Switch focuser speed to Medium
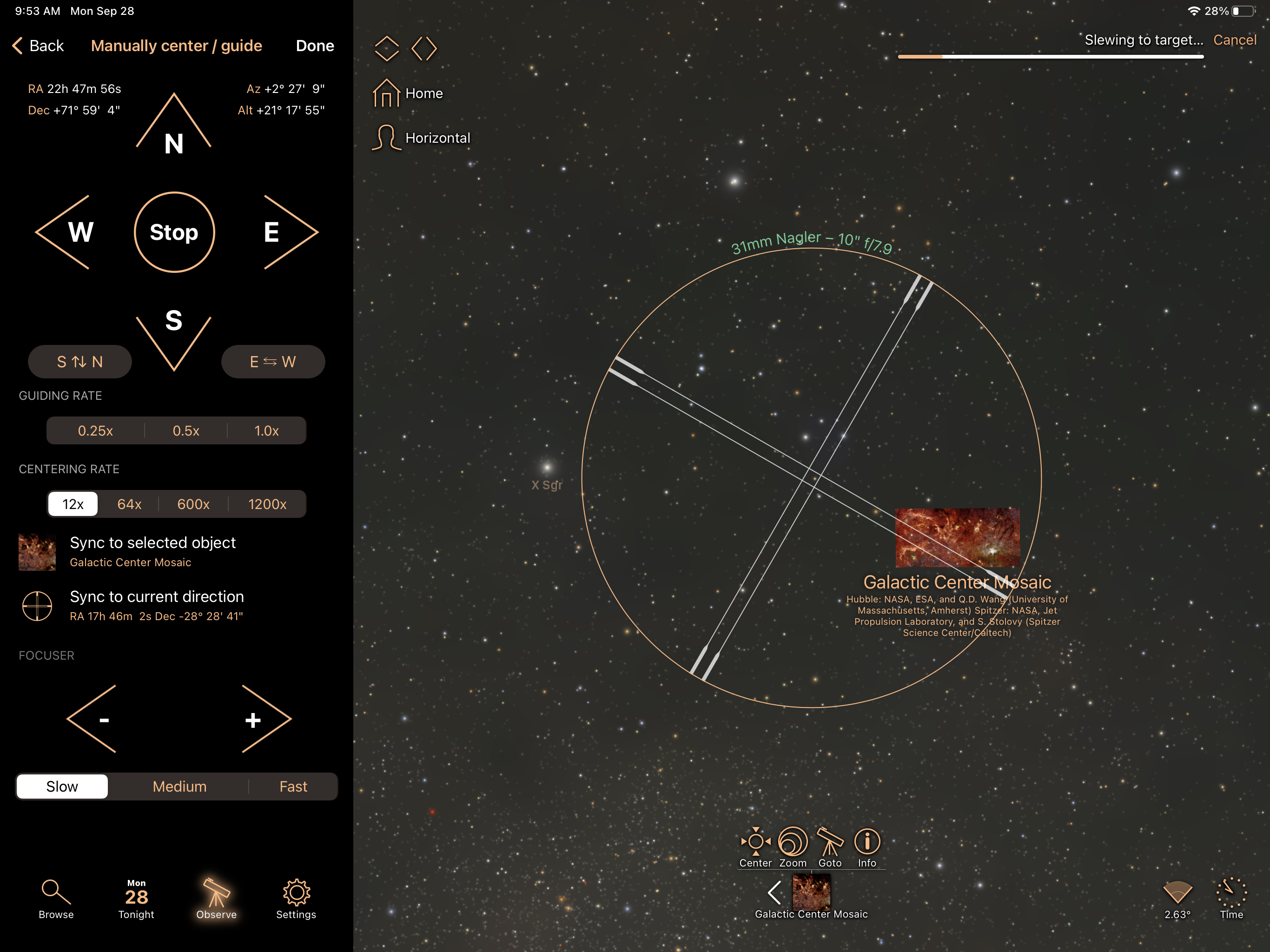The height and width of the screenshot is (952, 1270). tap(179, 787)
